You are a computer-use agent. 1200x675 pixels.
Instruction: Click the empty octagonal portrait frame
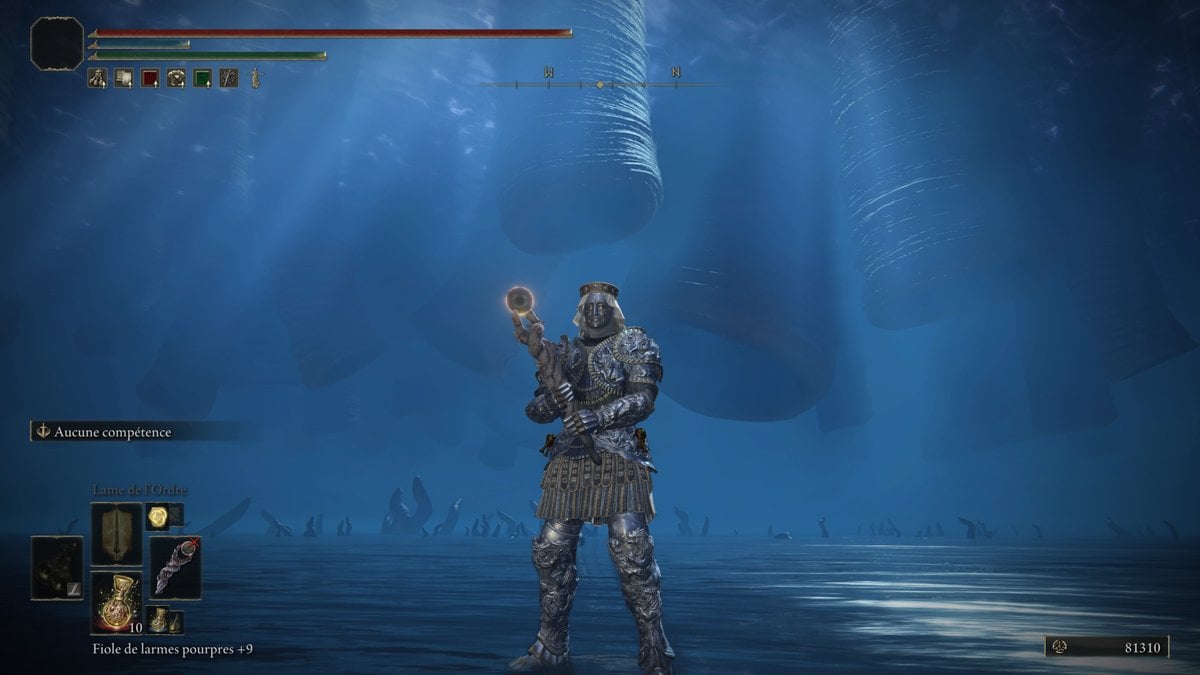point(56,43)
